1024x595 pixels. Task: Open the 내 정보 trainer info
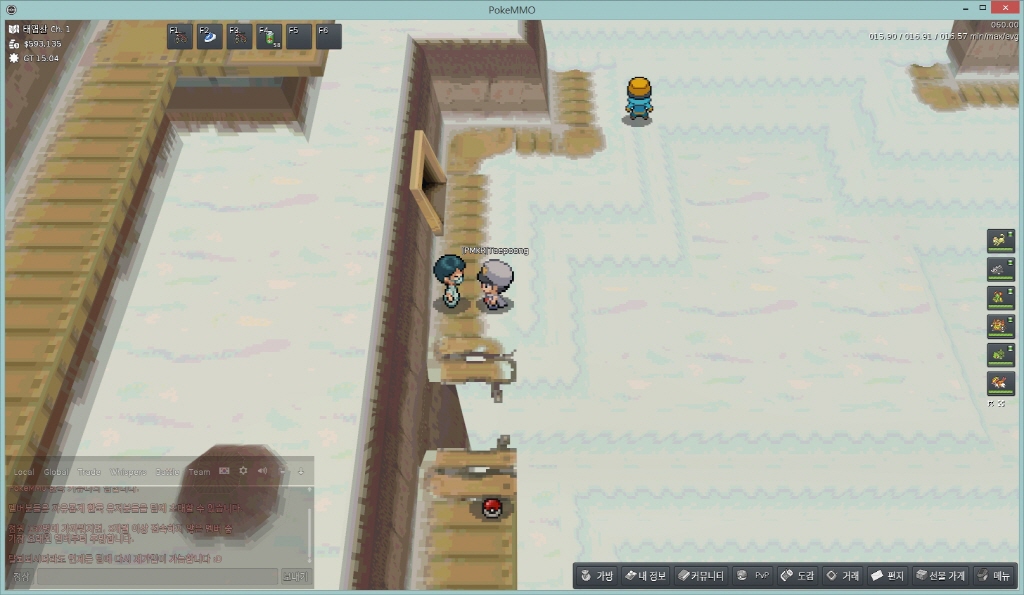644,576
